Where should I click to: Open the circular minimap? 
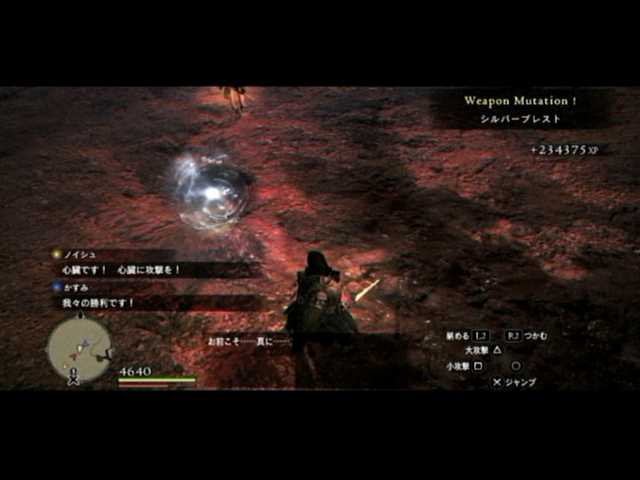(79, 349)
